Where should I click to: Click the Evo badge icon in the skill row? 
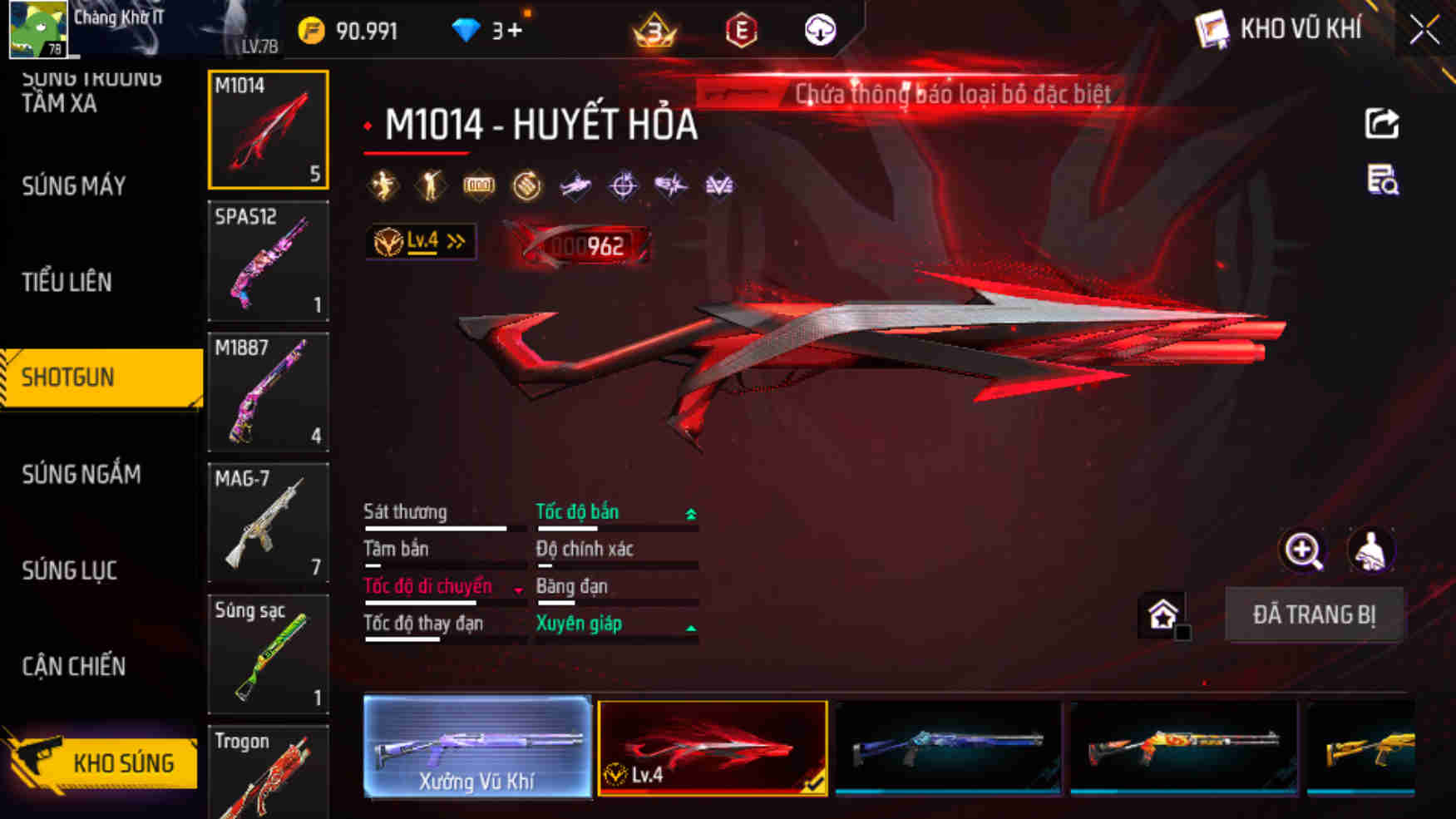point(720,185)
